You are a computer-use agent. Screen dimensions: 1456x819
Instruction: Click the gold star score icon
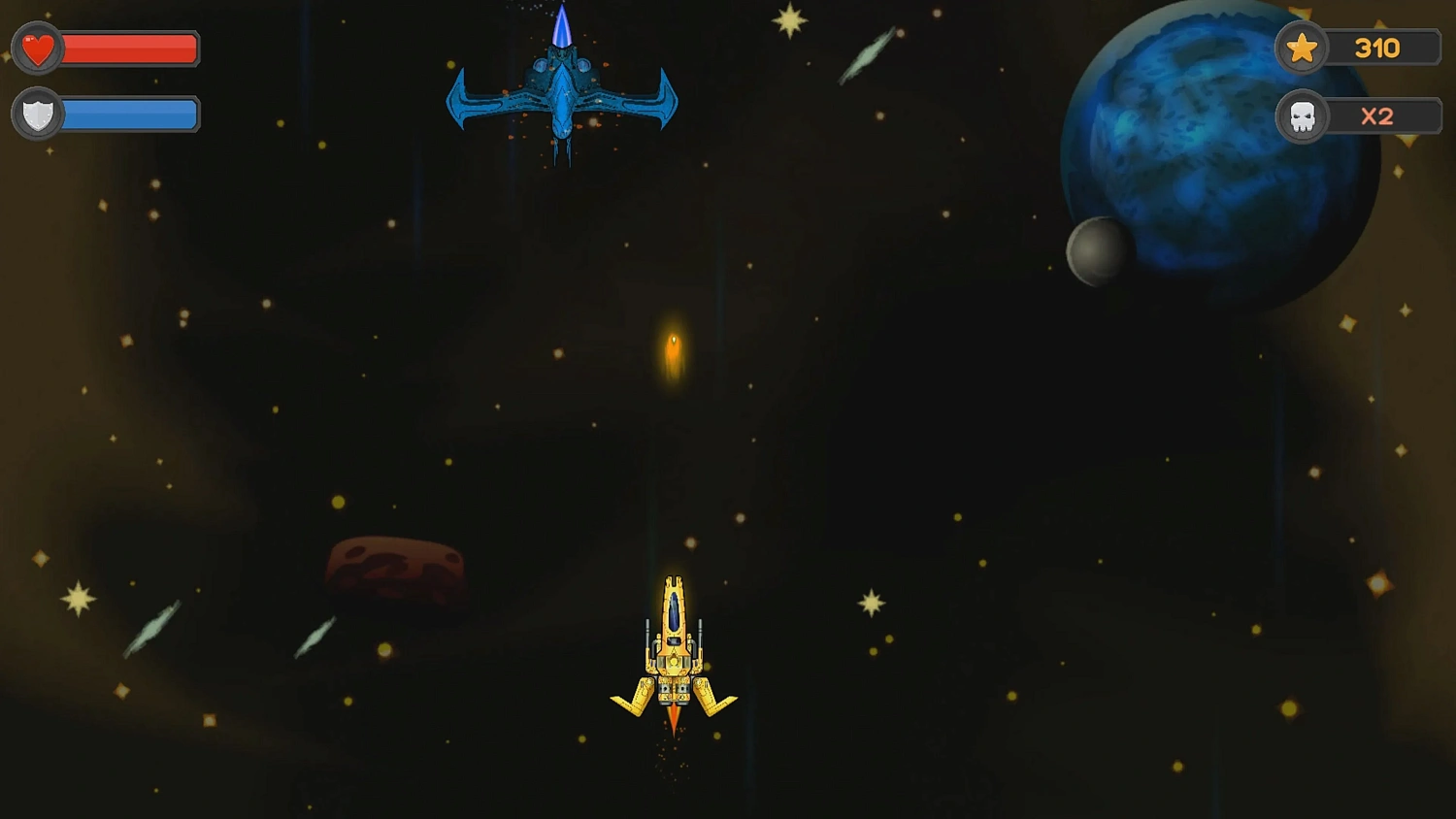[1302, 48]
